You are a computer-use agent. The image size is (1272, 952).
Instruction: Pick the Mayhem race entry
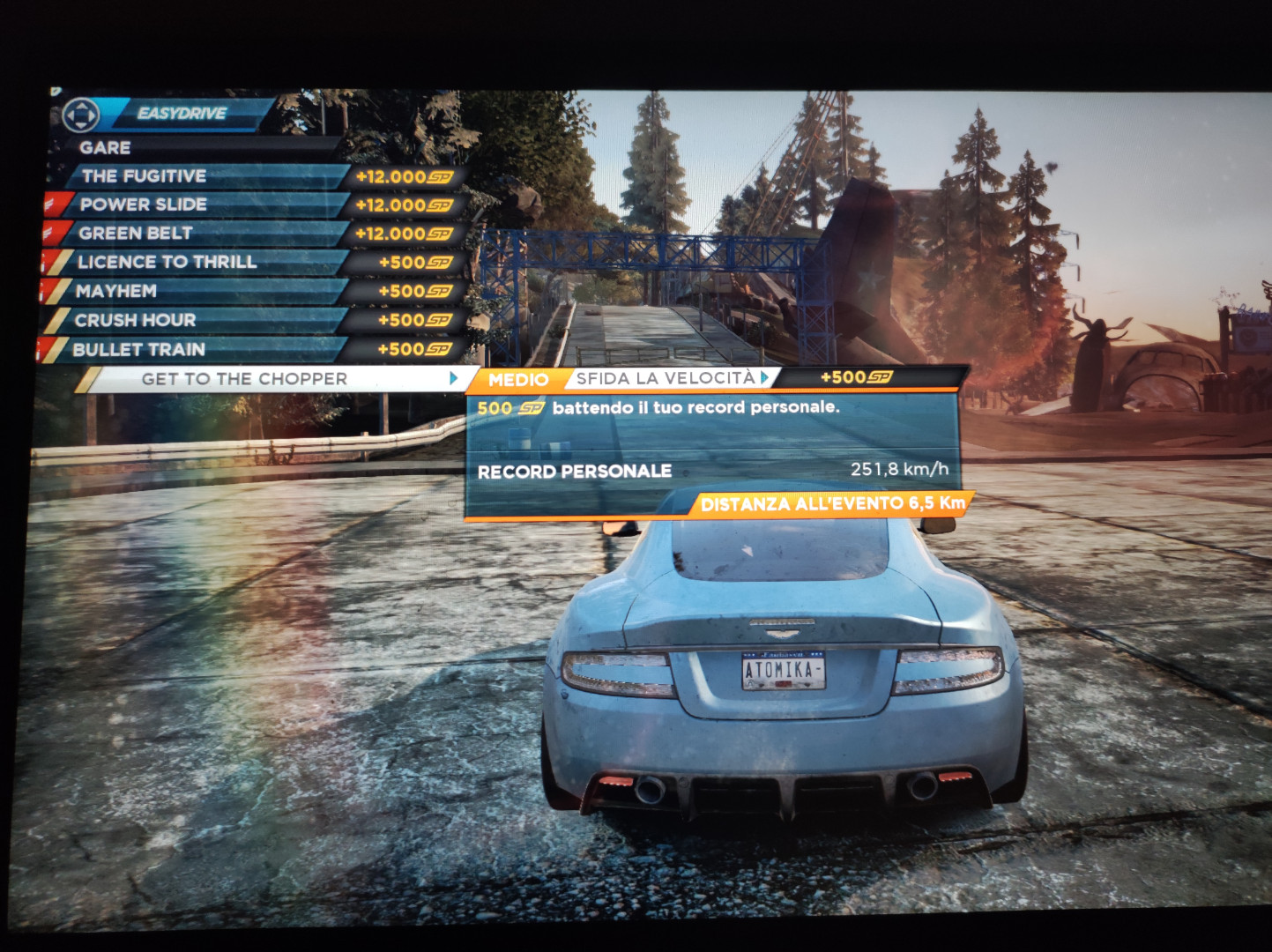(x=115, y=291)
